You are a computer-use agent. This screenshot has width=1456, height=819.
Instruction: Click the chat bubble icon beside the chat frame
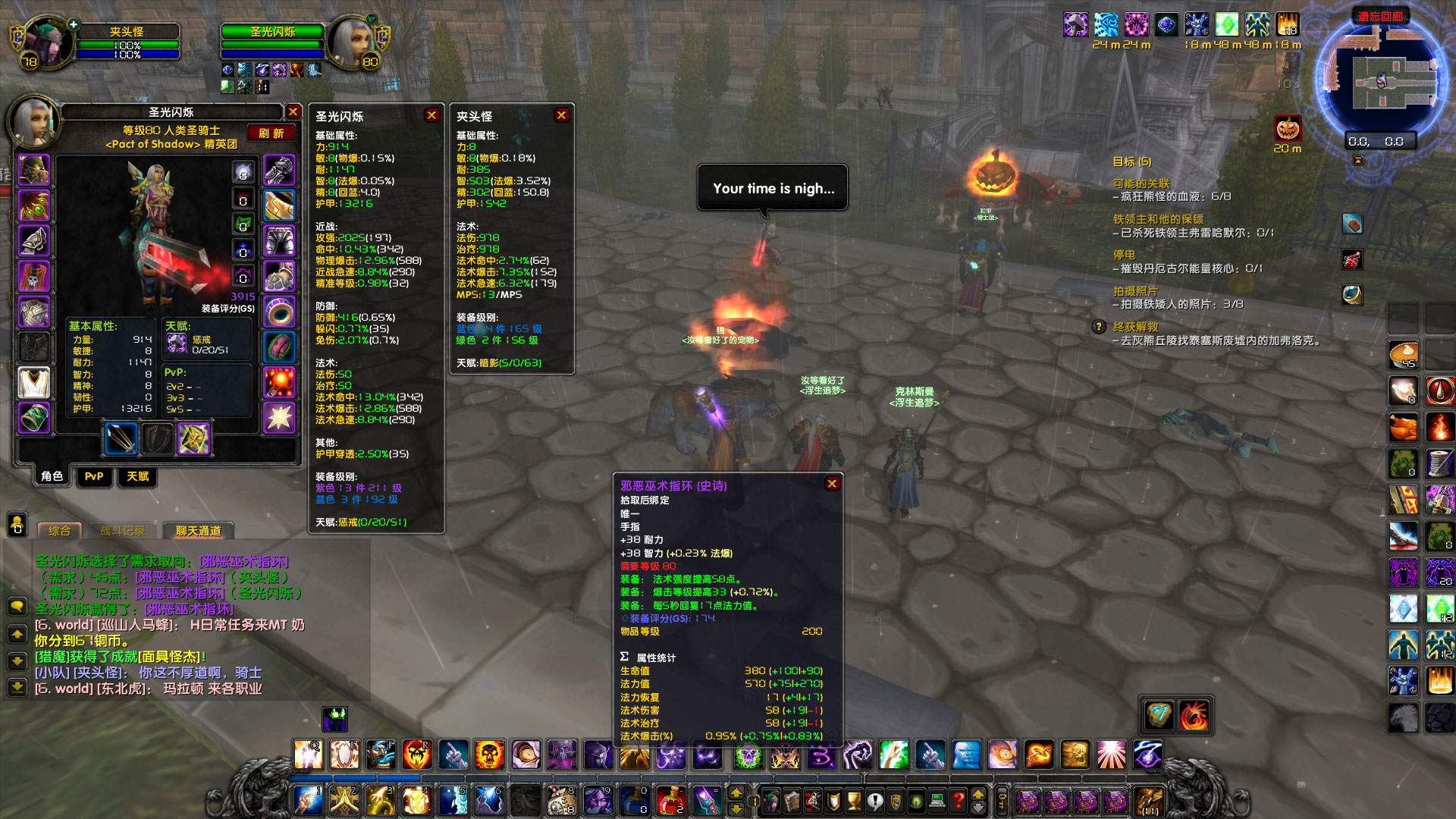pos(17,607)
